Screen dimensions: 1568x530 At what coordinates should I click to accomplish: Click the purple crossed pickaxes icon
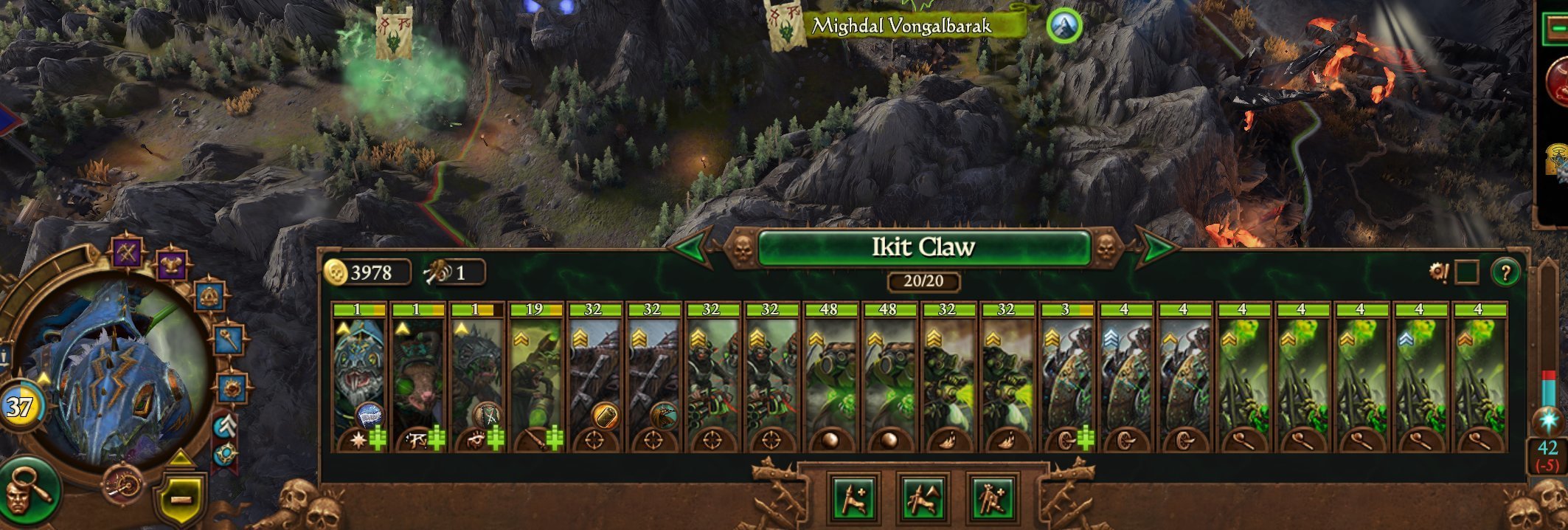(127, 253)
